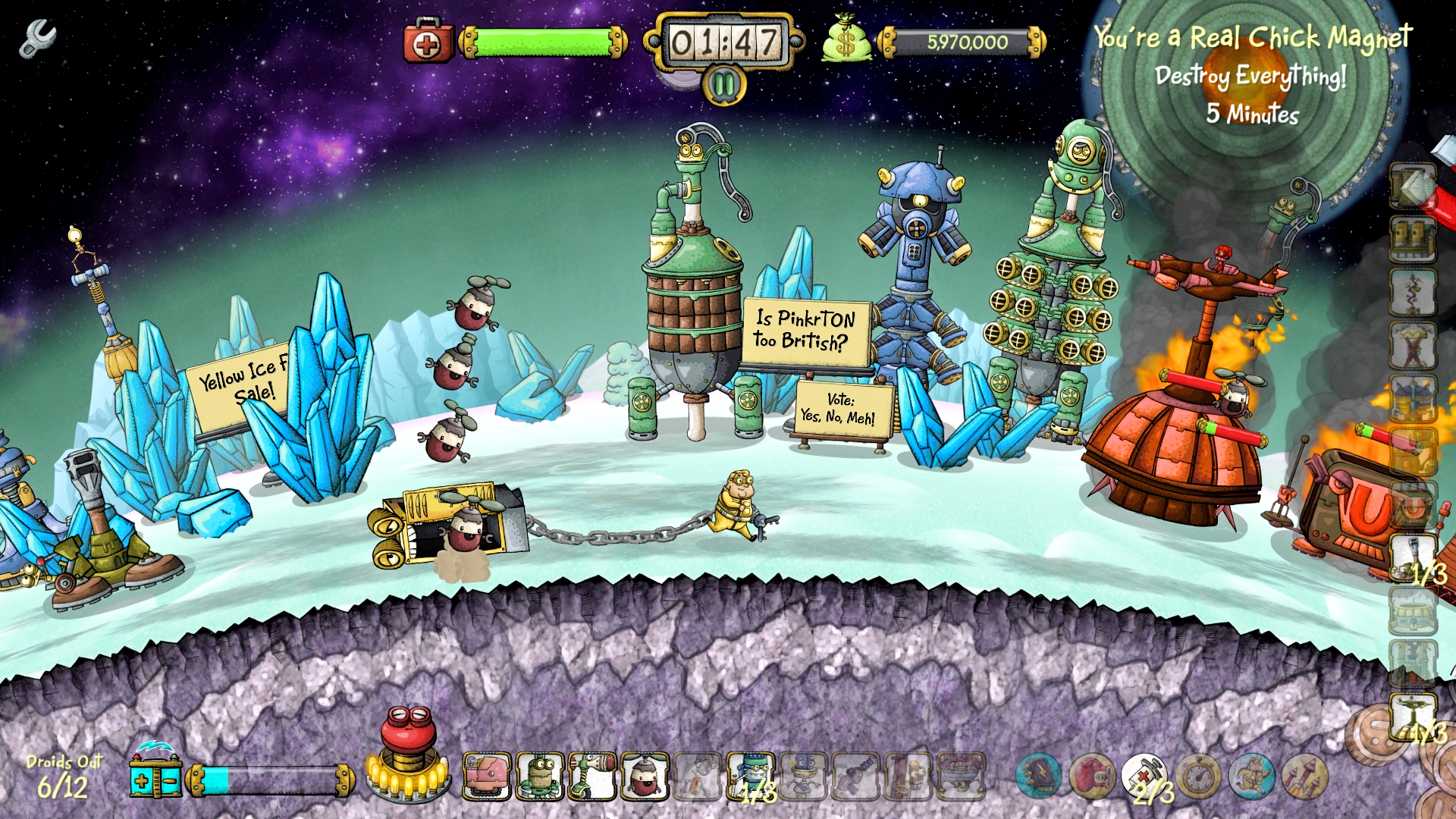Pause the game with the green button

point(724,85)
